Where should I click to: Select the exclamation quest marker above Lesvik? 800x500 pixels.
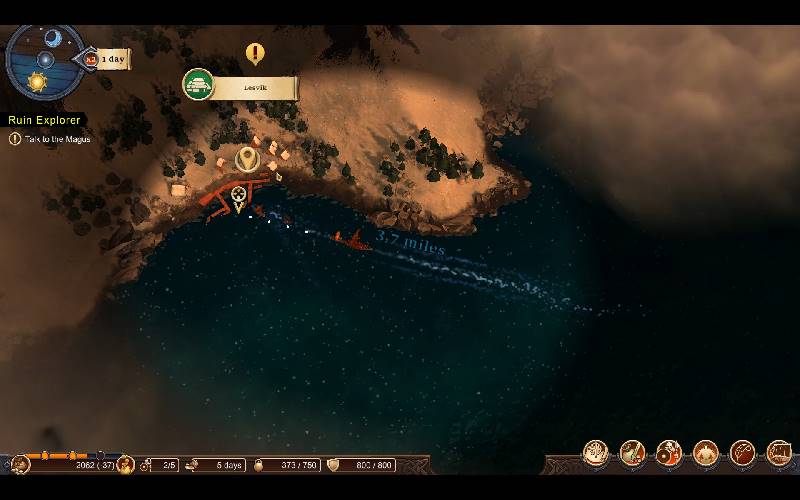[255, 53]
